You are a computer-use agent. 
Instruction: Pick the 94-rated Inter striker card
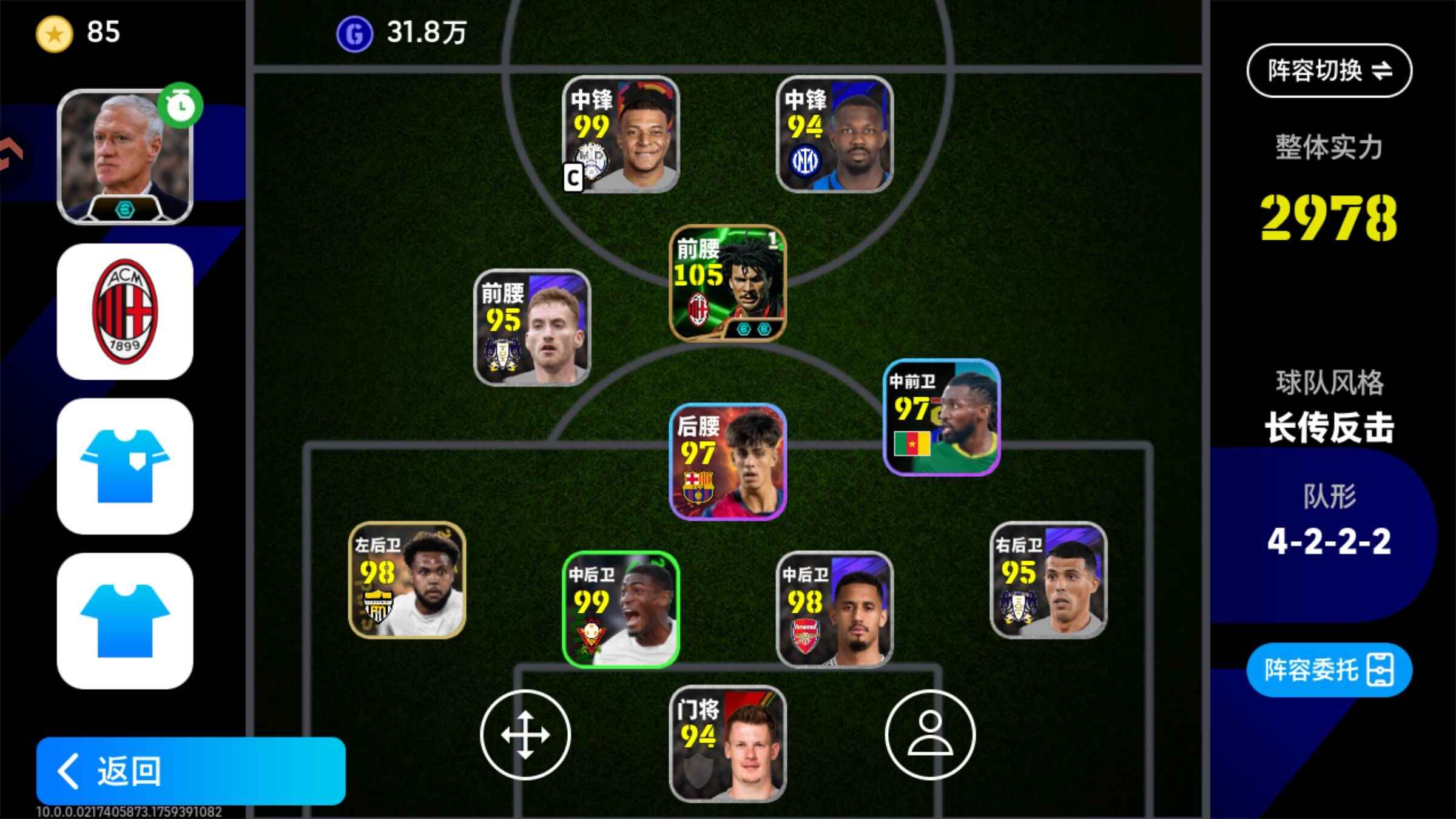pyautogui.click(x=834, y=135)
